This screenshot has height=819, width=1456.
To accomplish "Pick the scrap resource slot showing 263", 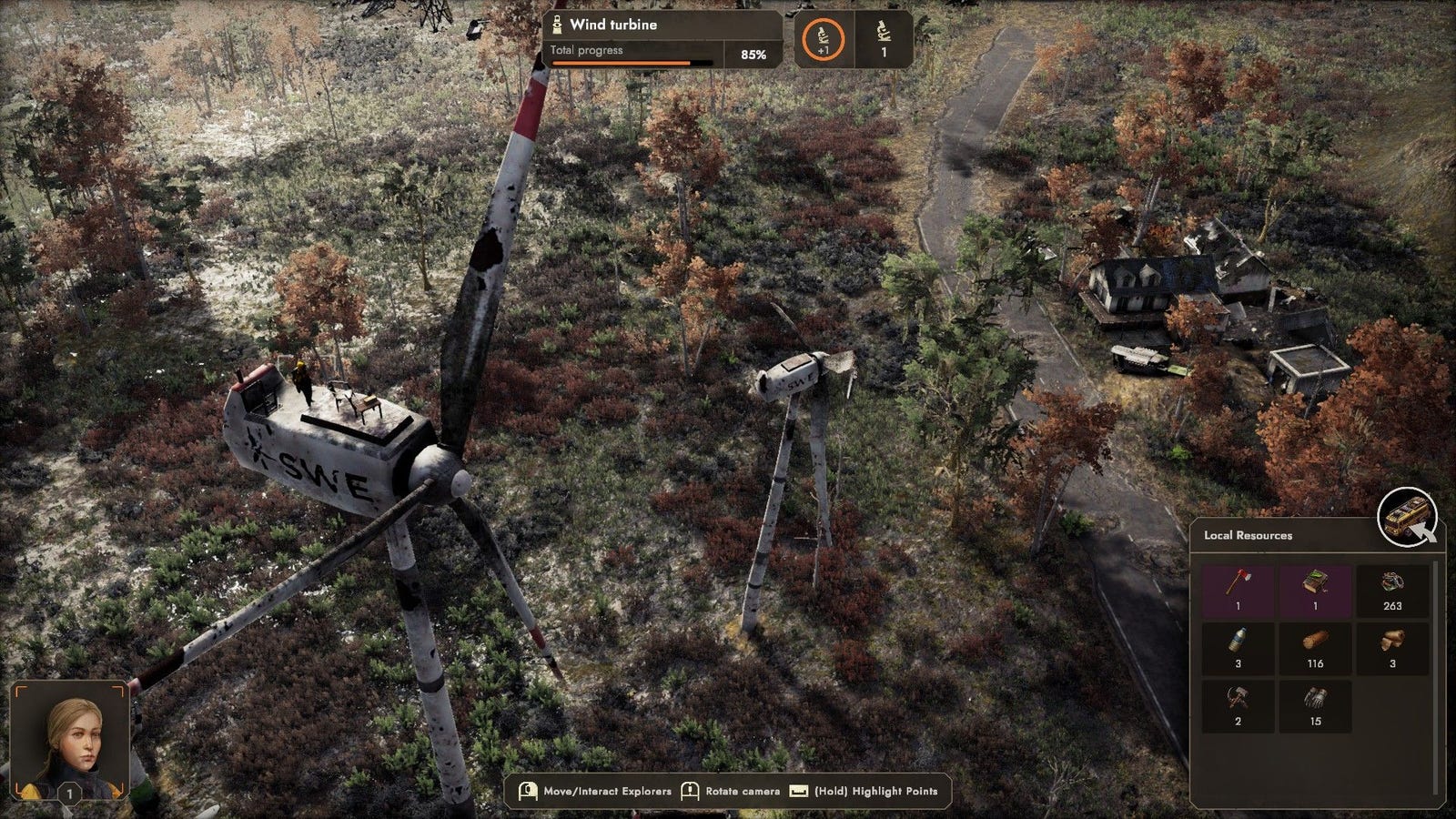I will [1391, 590].
